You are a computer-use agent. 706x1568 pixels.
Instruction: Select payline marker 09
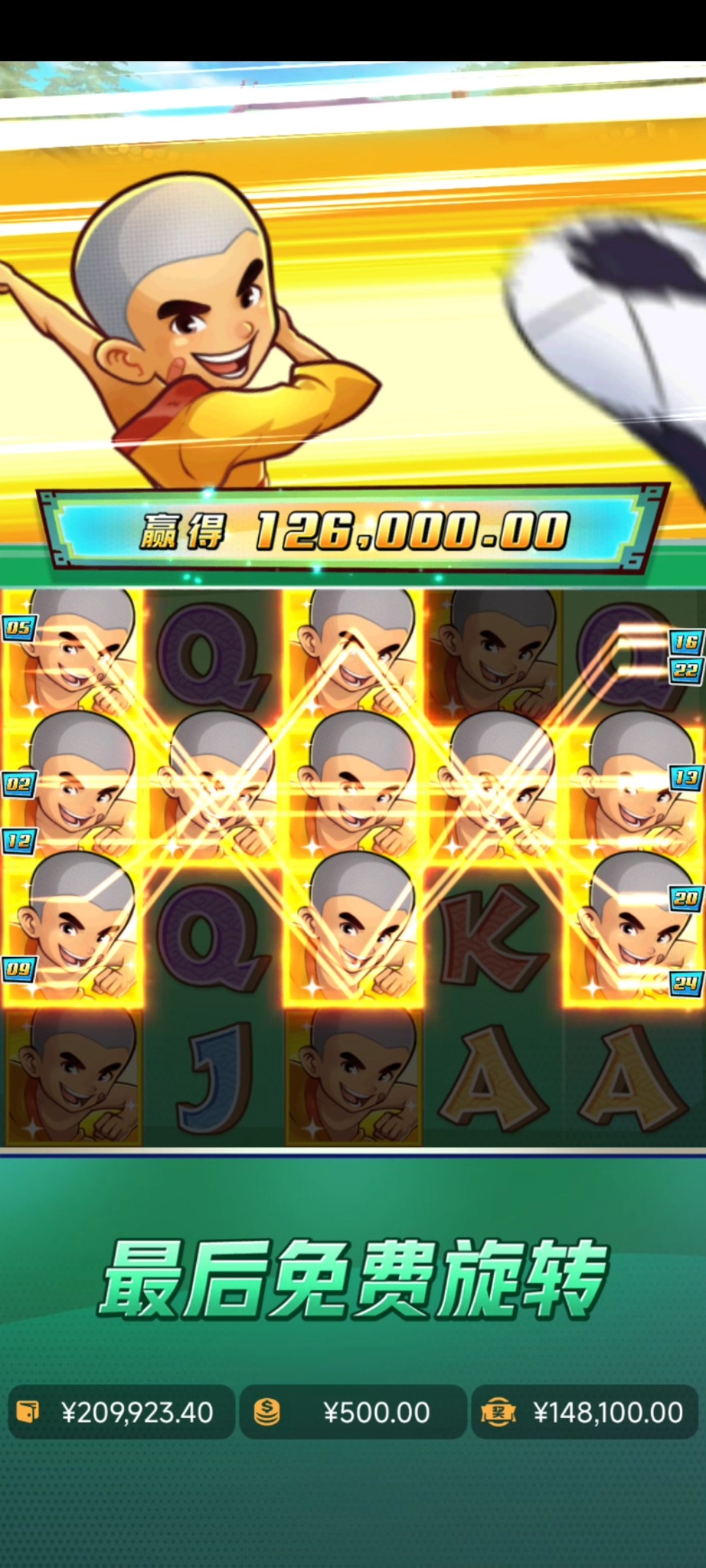18,968
